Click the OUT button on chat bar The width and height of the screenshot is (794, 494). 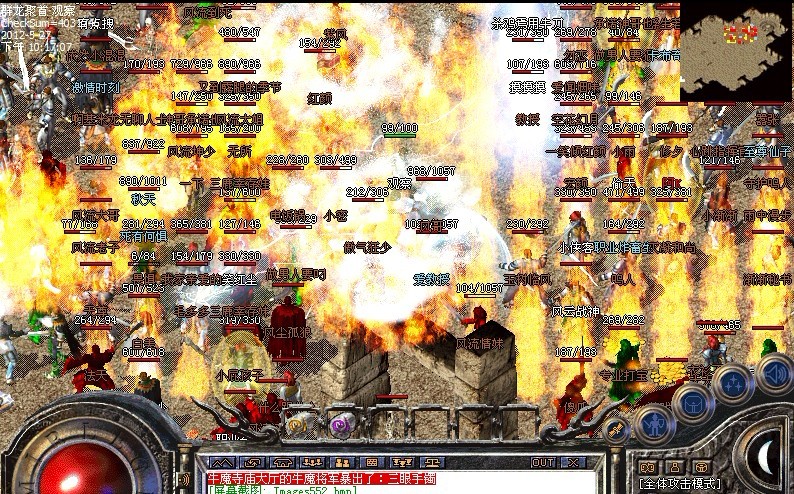point(543,463)
